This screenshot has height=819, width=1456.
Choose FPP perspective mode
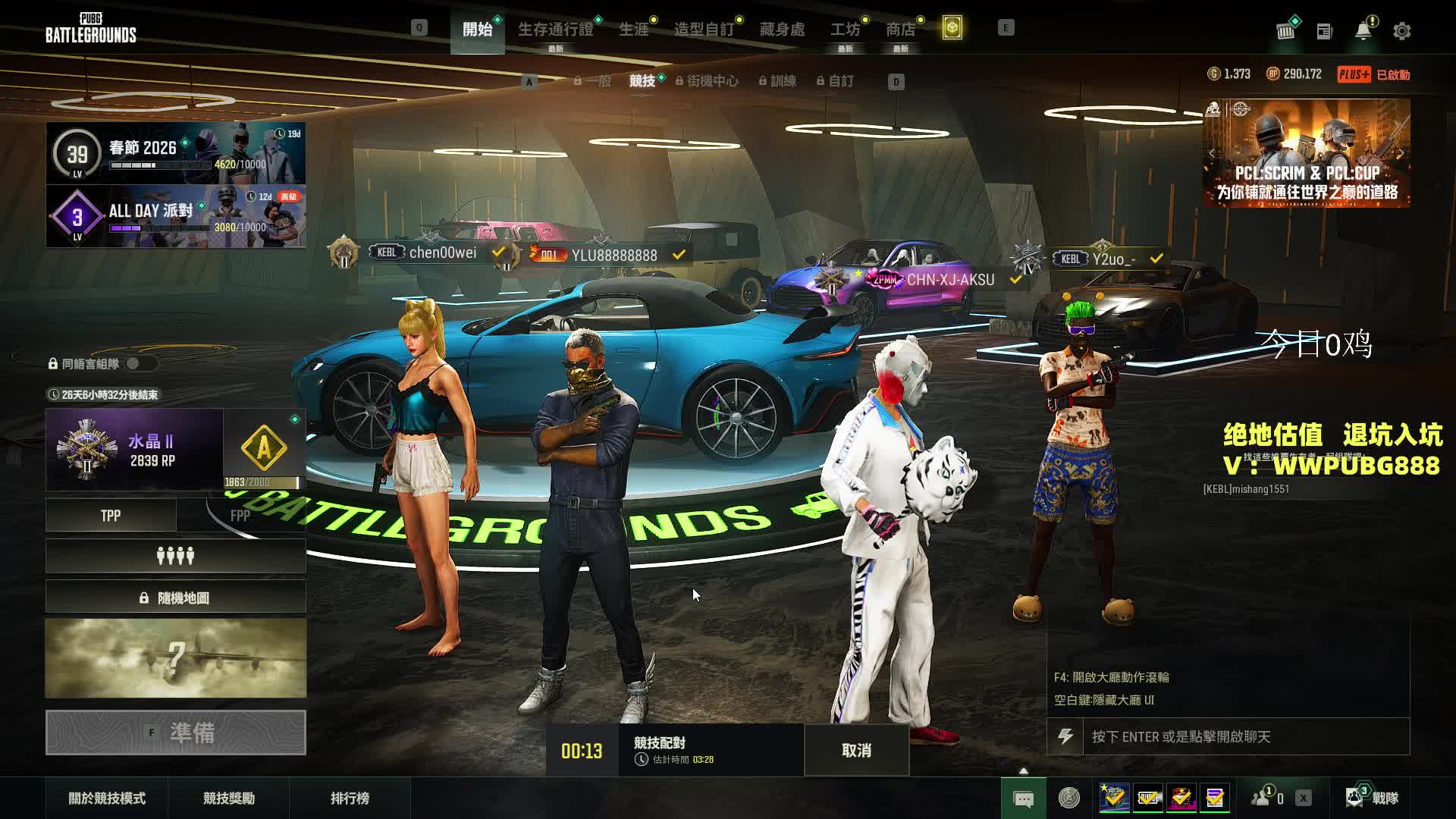[240, 516]
